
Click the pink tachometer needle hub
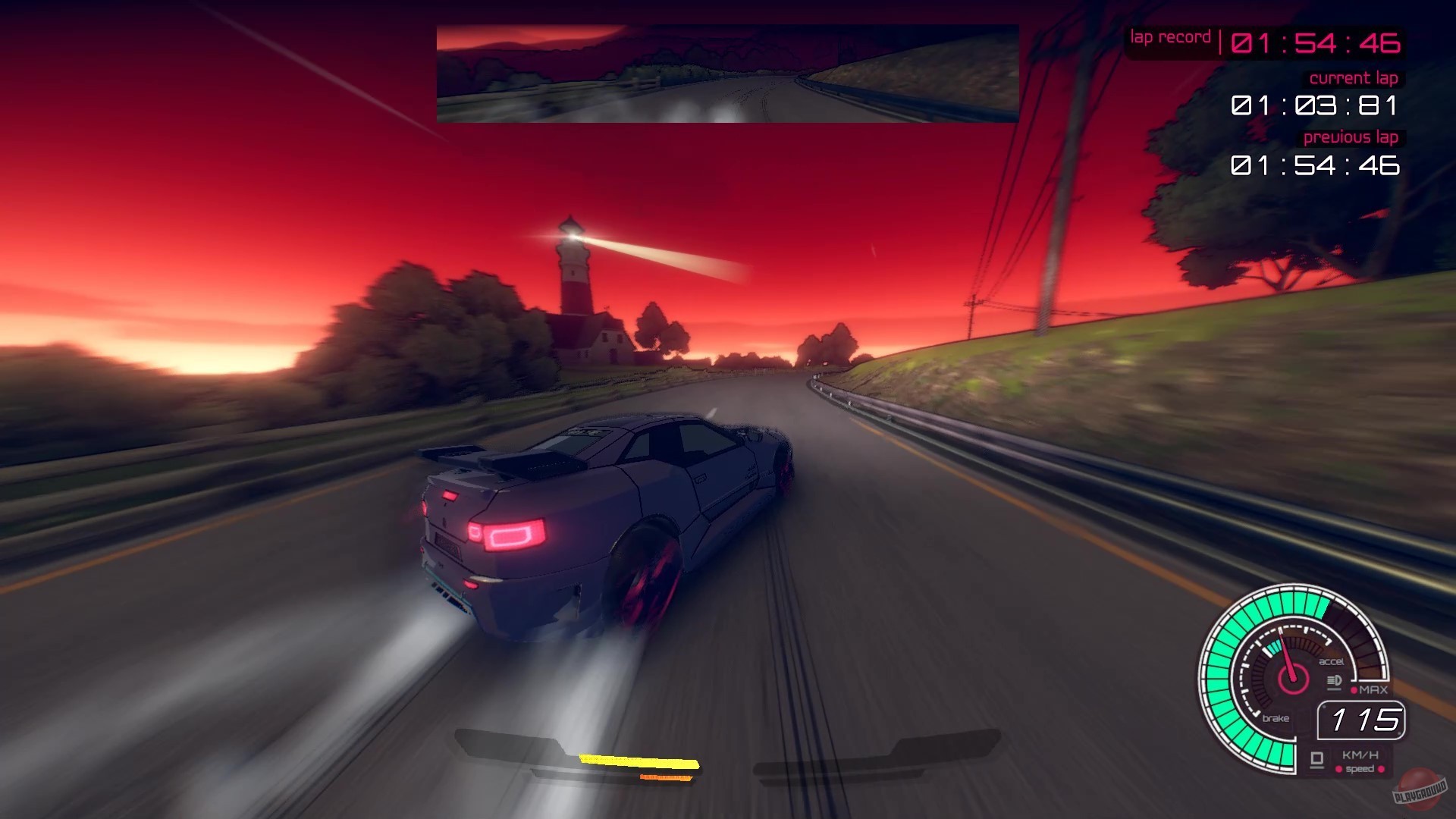(1293, 680)
